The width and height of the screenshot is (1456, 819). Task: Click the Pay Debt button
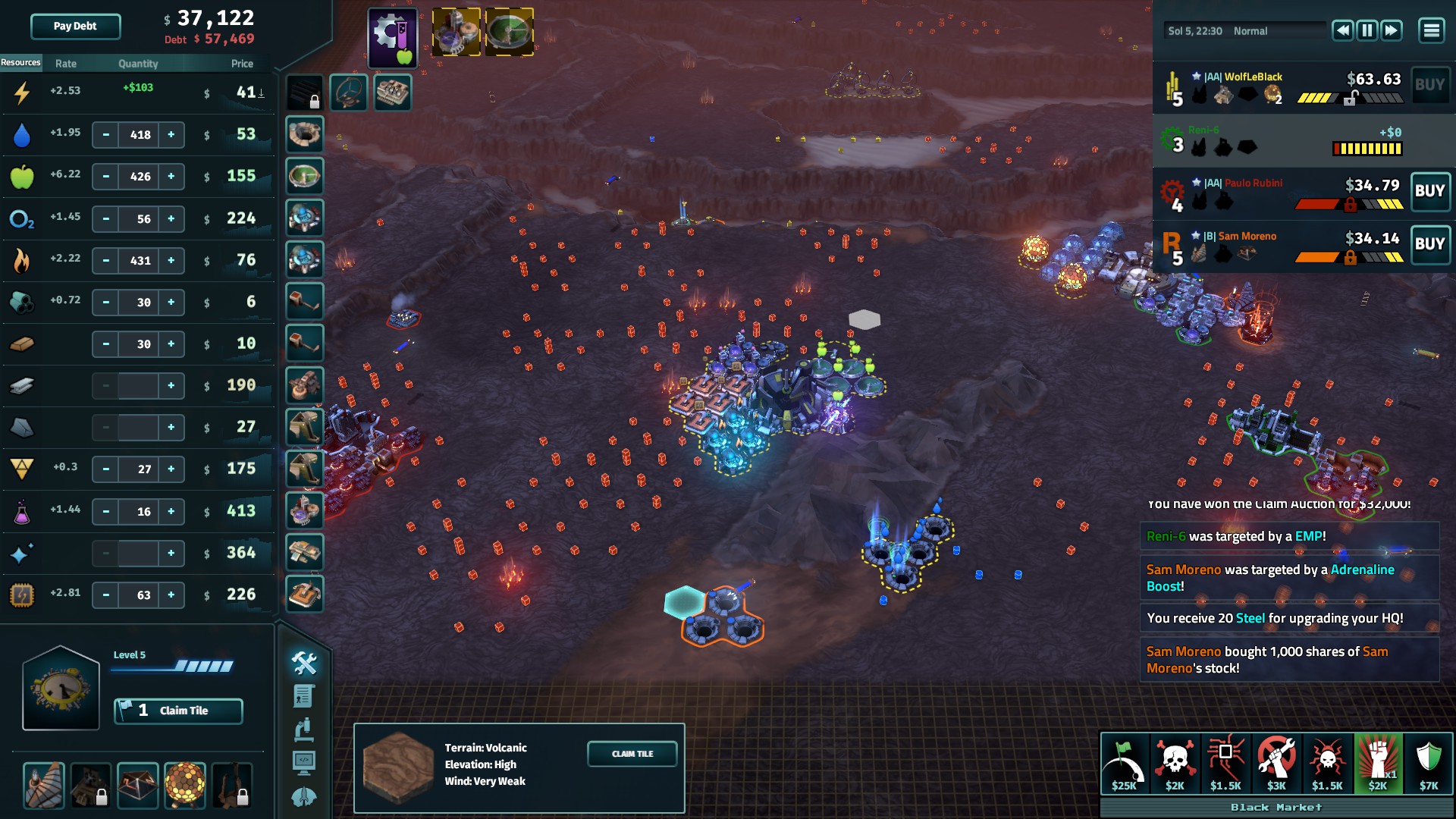pyautogui.click(x=75, y=27)
